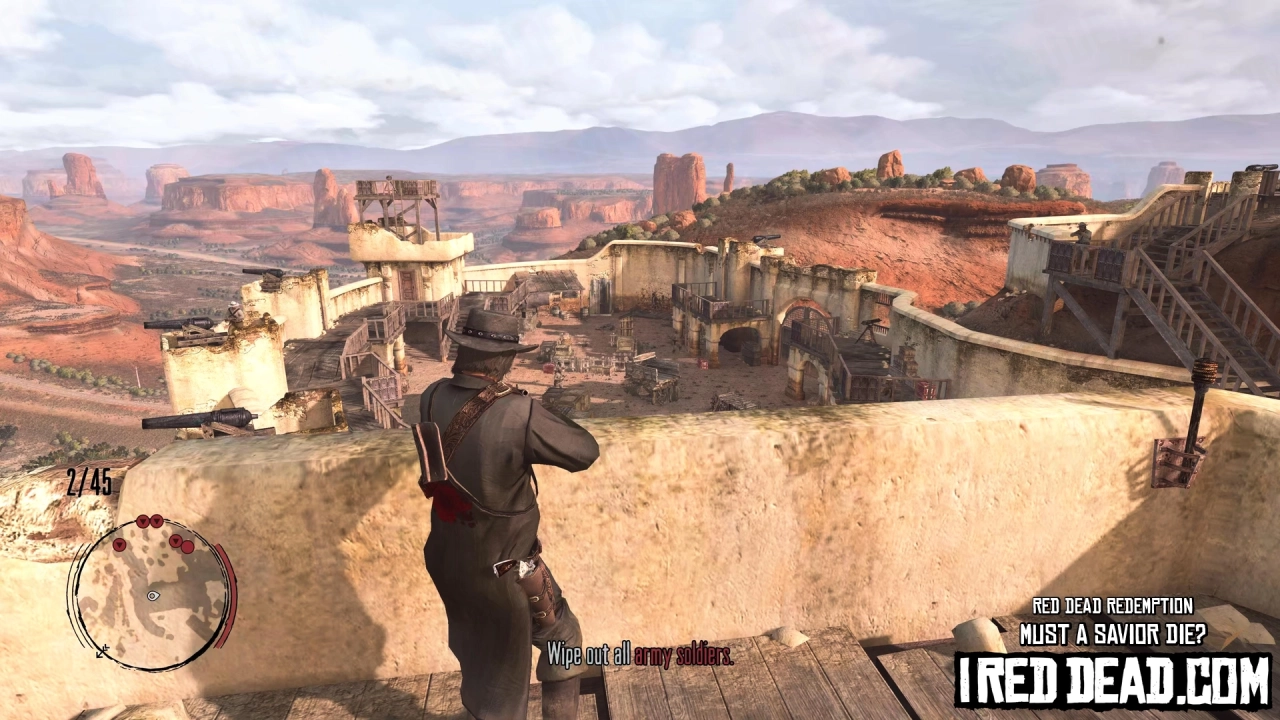This screenshot has height=720, width=1280.
Task: Click the RED DEAD REDEMPTION label
Action: pyautogui.click(x=1113, y=605)
